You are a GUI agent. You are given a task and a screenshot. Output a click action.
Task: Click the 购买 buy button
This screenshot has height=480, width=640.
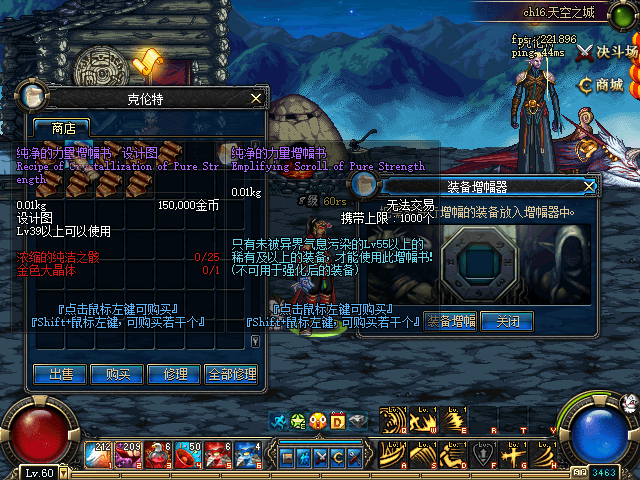117,374
